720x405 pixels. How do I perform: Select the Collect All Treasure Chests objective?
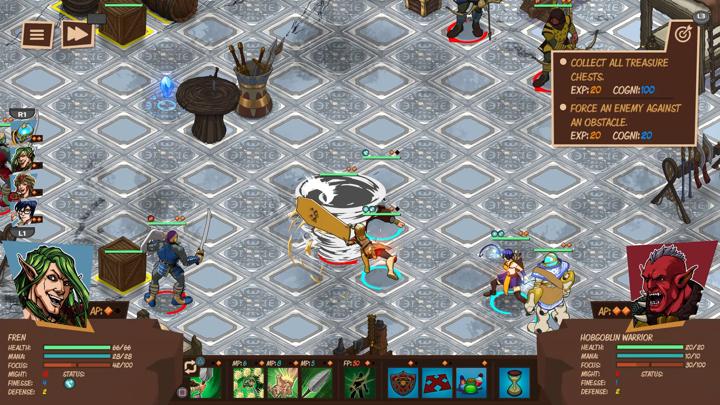[x=622, y=68]
